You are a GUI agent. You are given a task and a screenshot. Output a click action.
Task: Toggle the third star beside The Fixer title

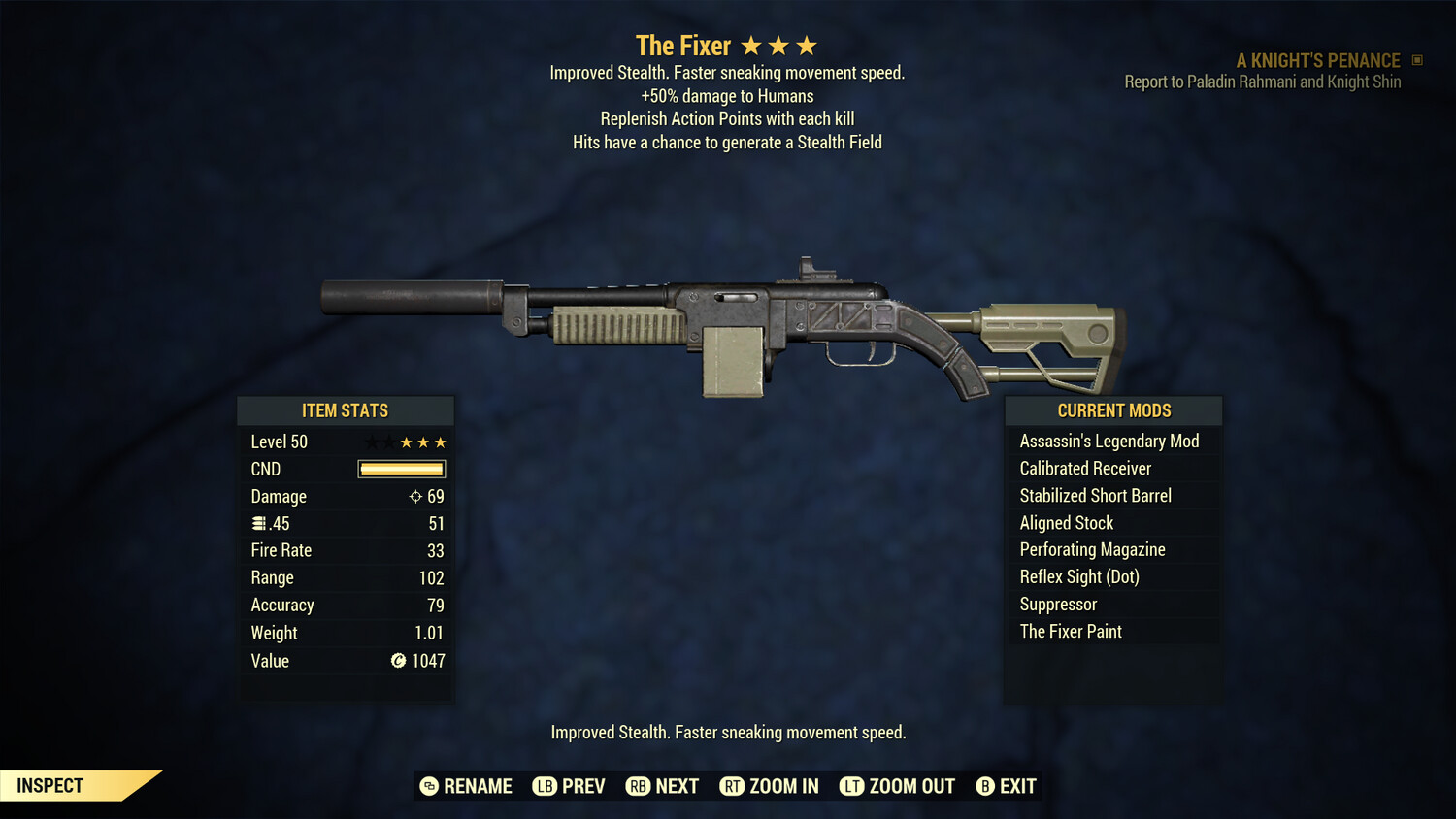point(807,45)
